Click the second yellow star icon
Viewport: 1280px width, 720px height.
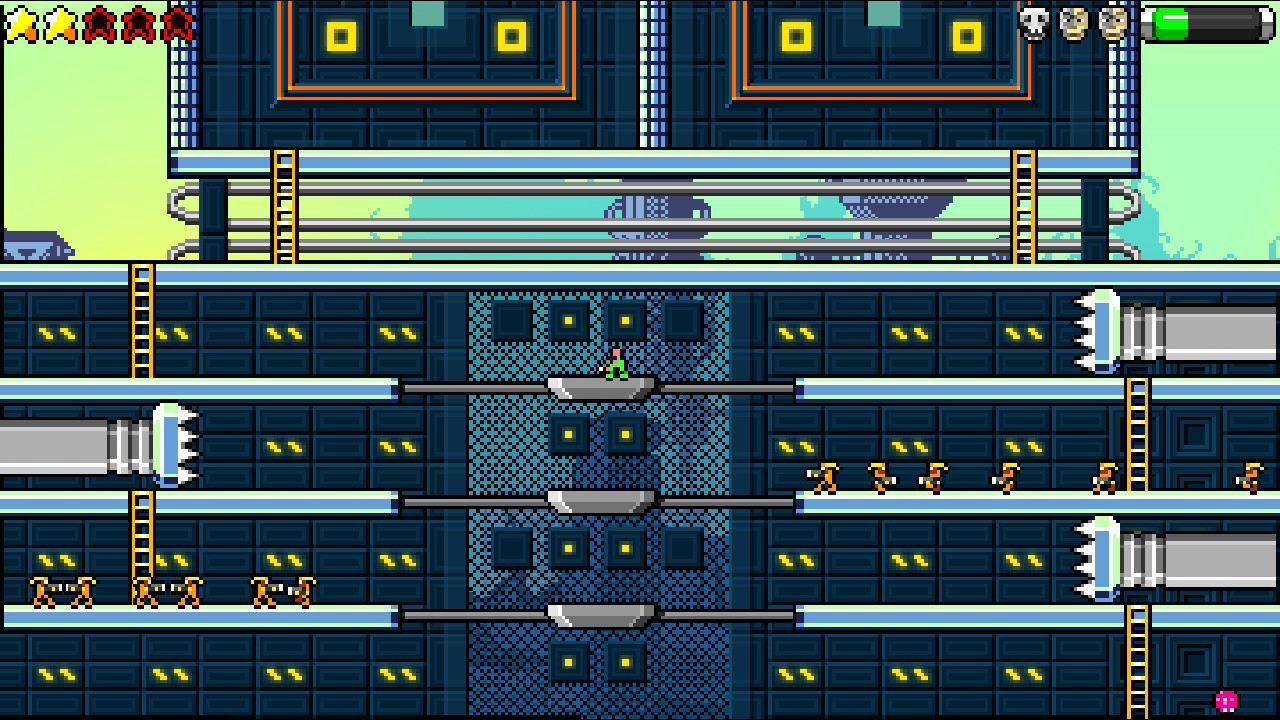tap(59, 25)
